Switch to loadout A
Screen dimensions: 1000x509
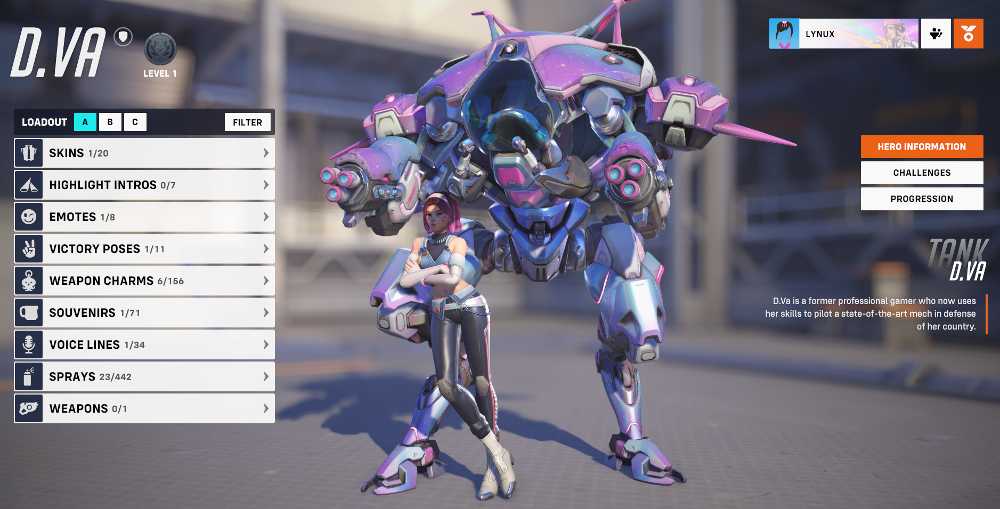(x=85, y=122)
